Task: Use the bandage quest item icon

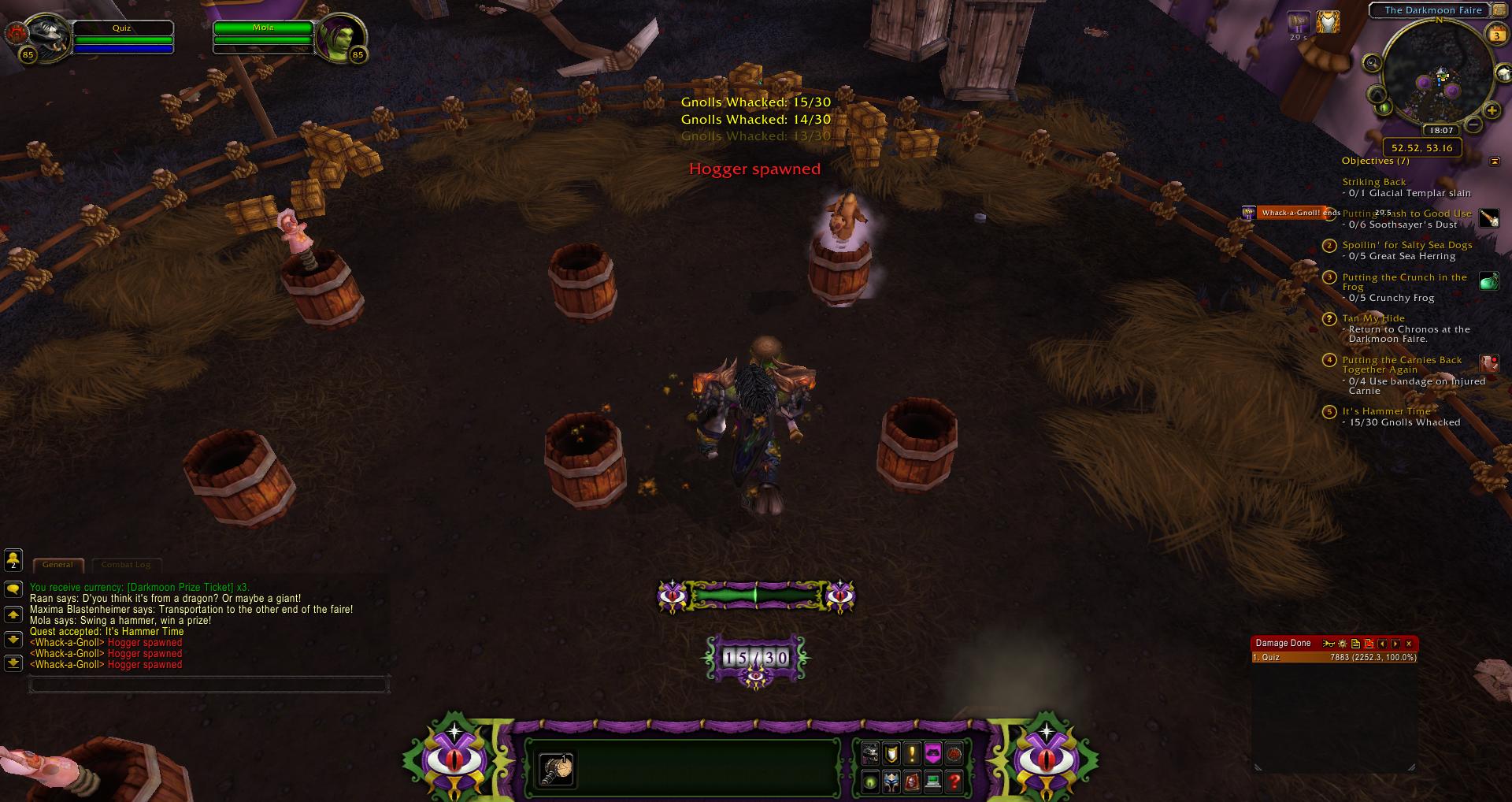Action: [1488, 363]
